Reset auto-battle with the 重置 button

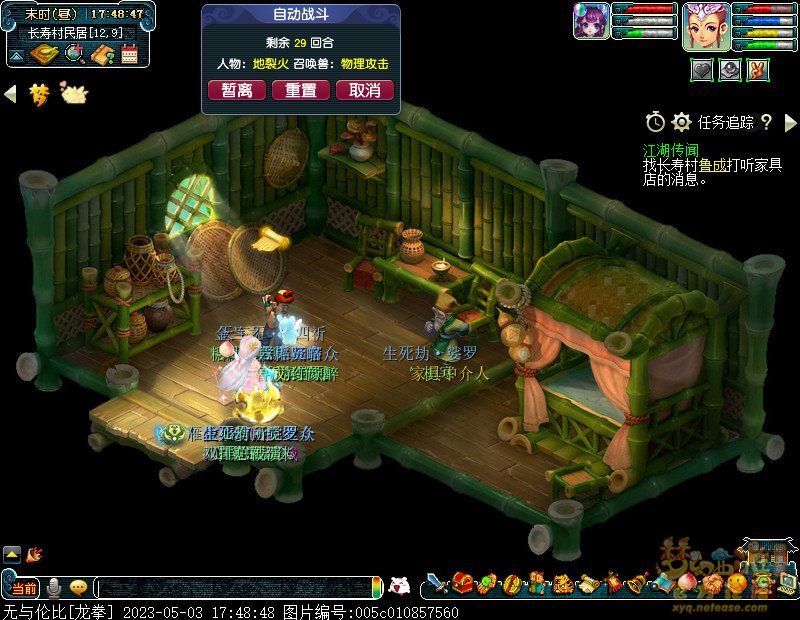301,90
